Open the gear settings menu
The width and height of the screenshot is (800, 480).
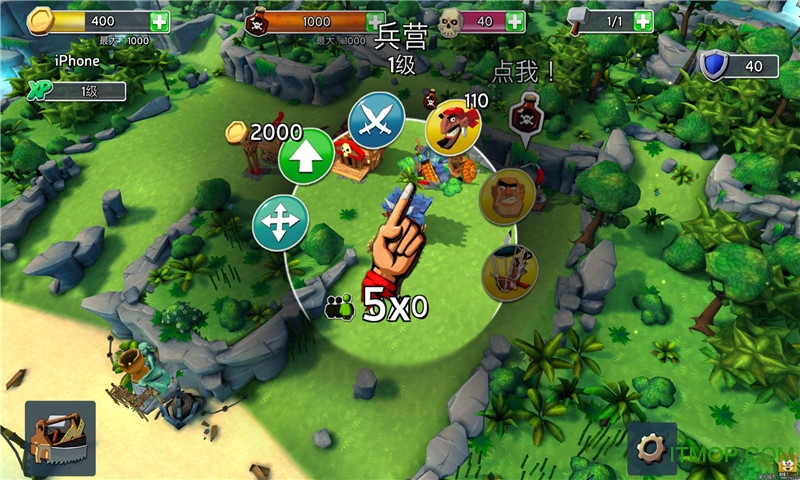(652, 448)
